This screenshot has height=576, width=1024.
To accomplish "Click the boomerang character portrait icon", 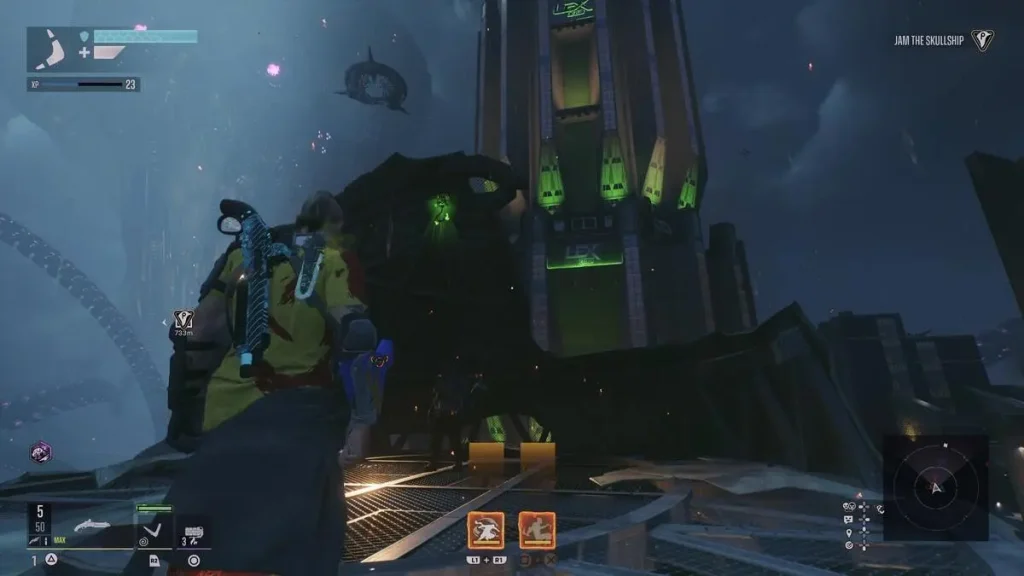I will point(49,48).
